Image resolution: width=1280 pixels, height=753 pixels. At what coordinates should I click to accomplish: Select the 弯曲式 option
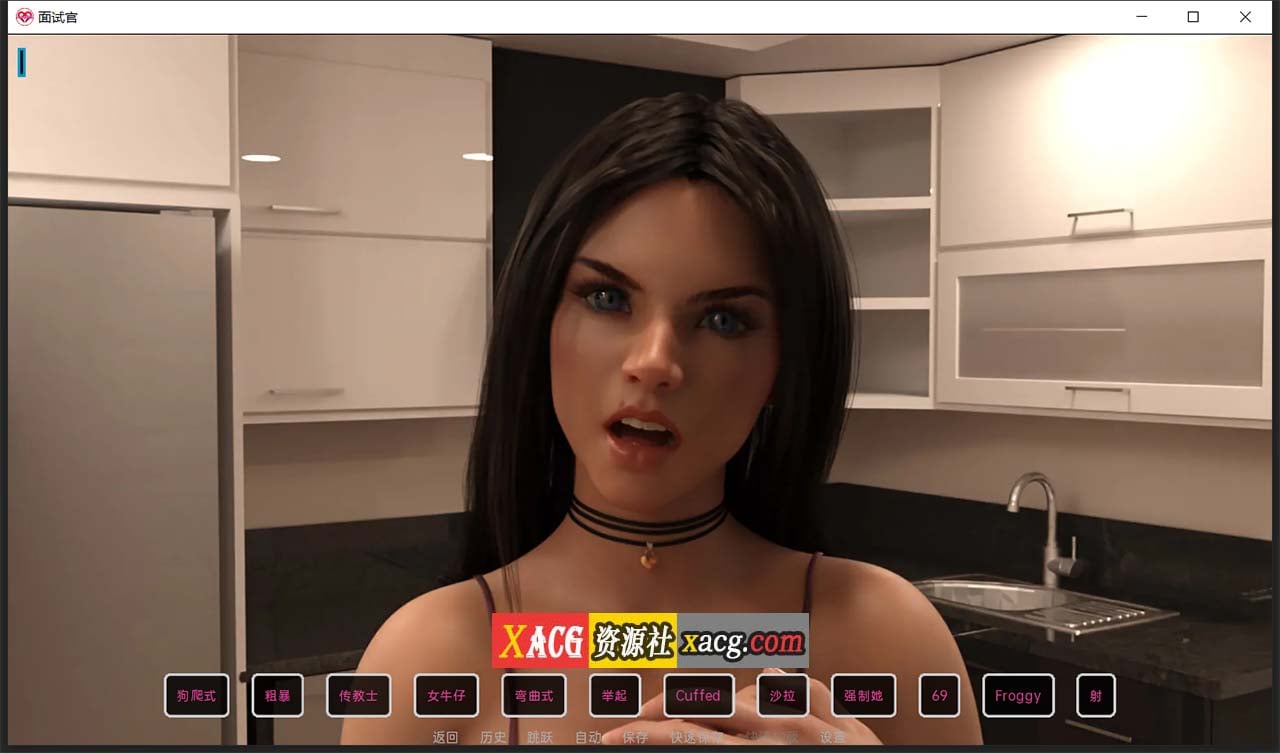click(x=533, y=695)
